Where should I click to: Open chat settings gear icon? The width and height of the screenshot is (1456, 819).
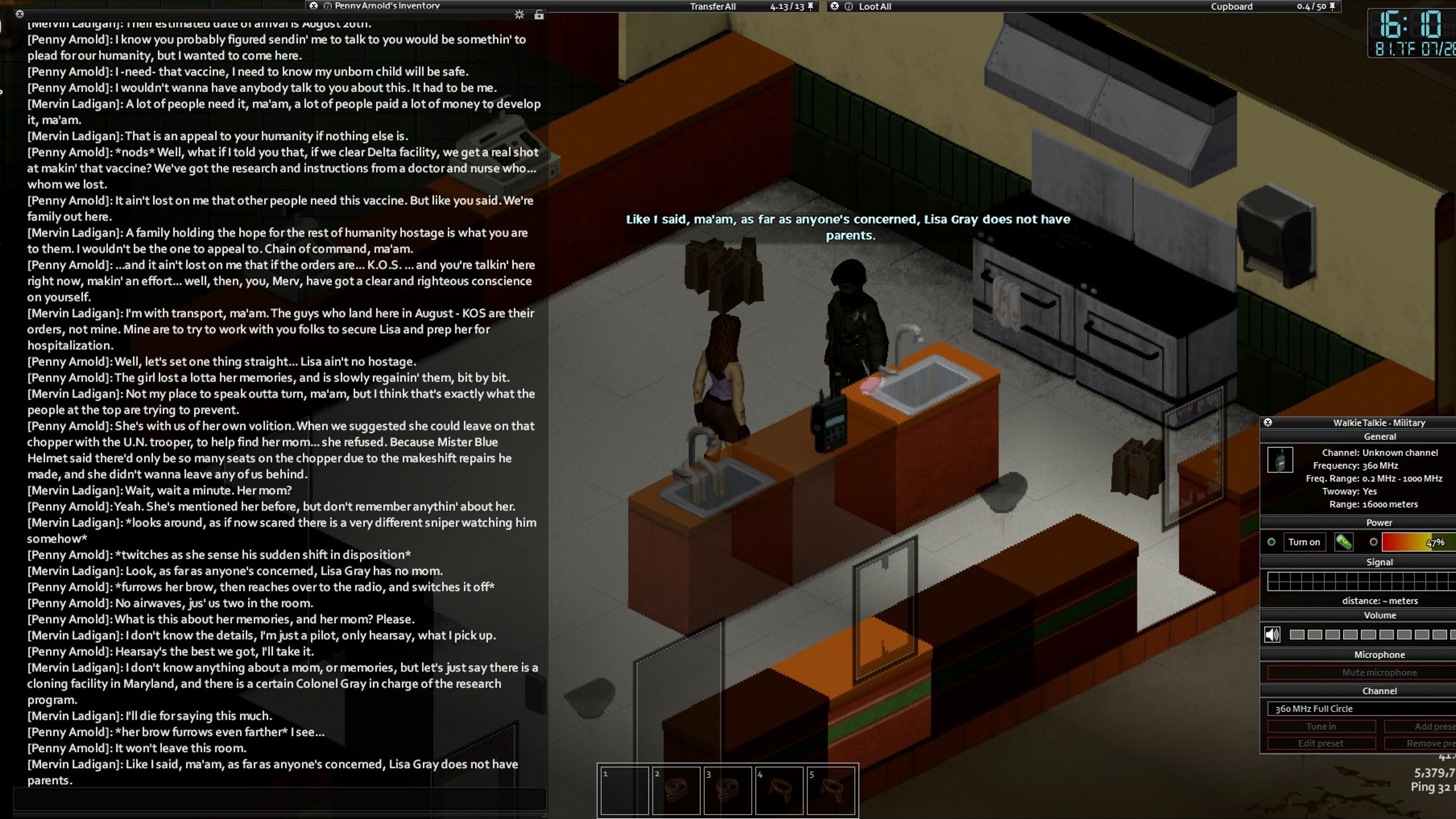pyautogui.click(x=519, y=15)
